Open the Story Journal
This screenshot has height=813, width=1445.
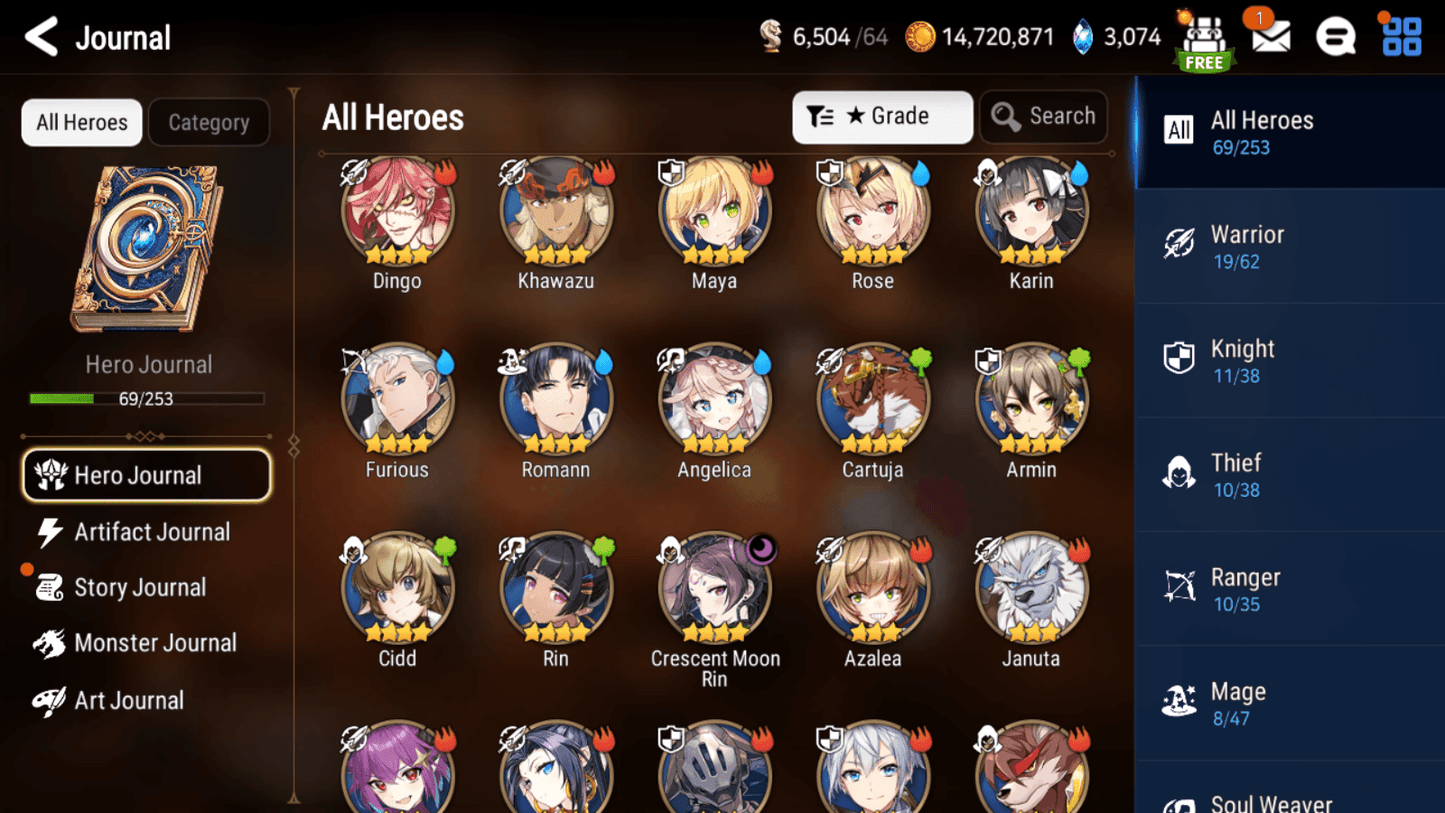[140, 587]
